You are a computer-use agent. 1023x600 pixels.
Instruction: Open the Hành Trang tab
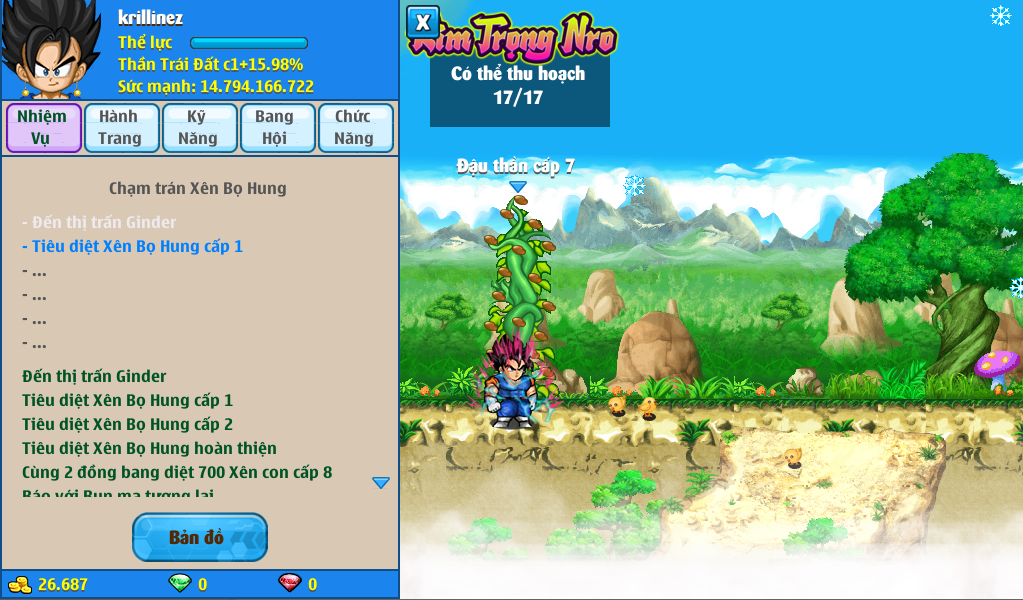click(121, 128)
